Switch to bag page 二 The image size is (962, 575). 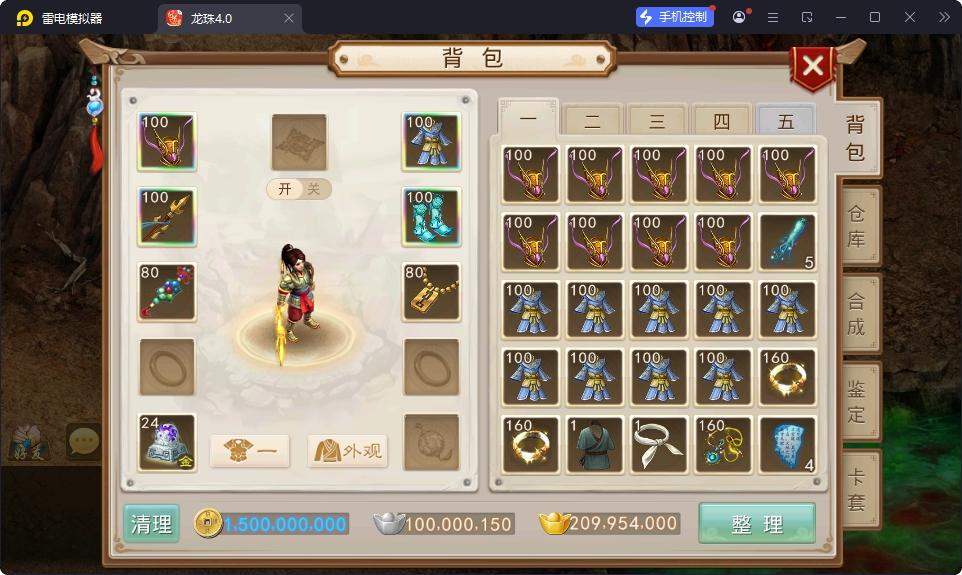[592, 122]
